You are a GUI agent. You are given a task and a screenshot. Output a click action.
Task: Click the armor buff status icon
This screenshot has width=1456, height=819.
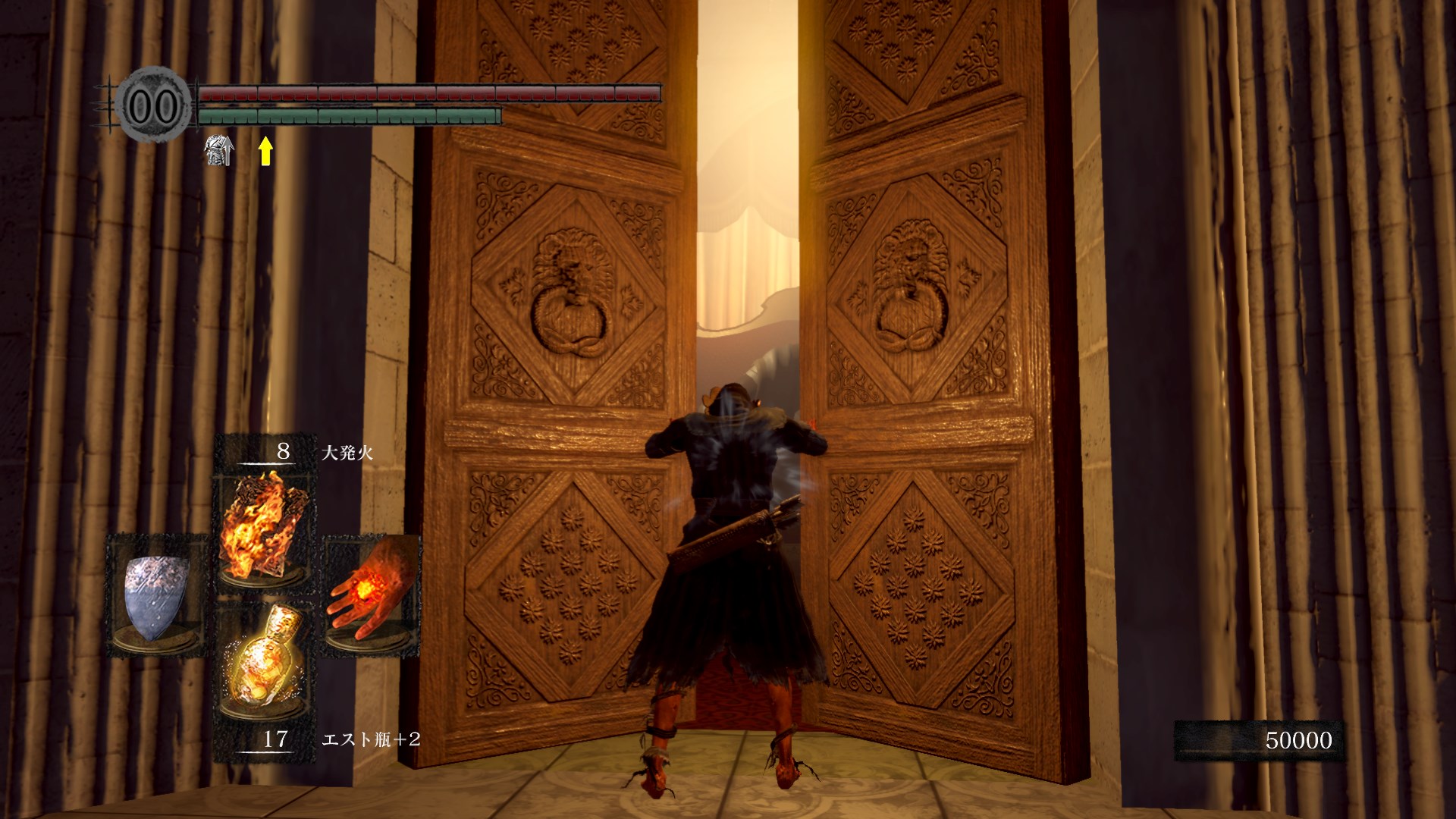tap(218, 150)
